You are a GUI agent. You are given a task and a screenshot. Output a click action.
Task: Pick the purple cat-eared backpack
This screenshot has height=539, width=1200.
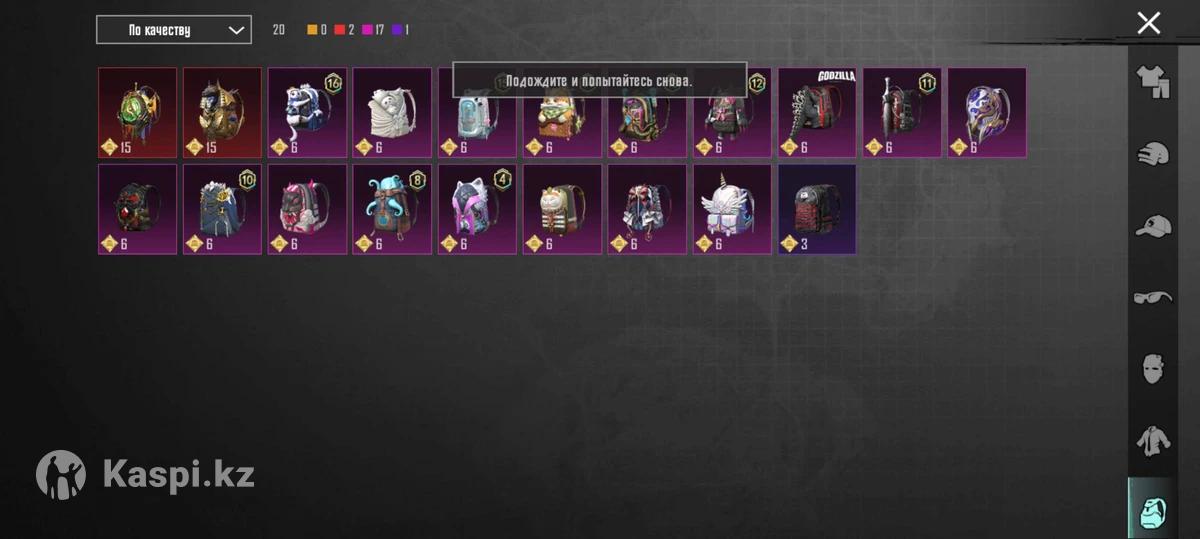tap(477, 209)
